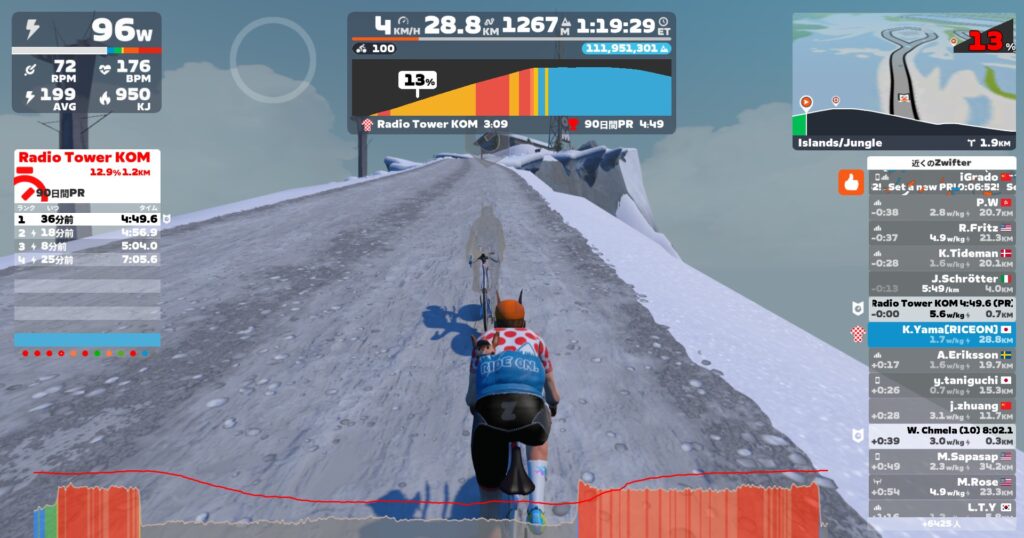
Task: Choose y.taniguchi from the rider list
Action: click(940, 384)
